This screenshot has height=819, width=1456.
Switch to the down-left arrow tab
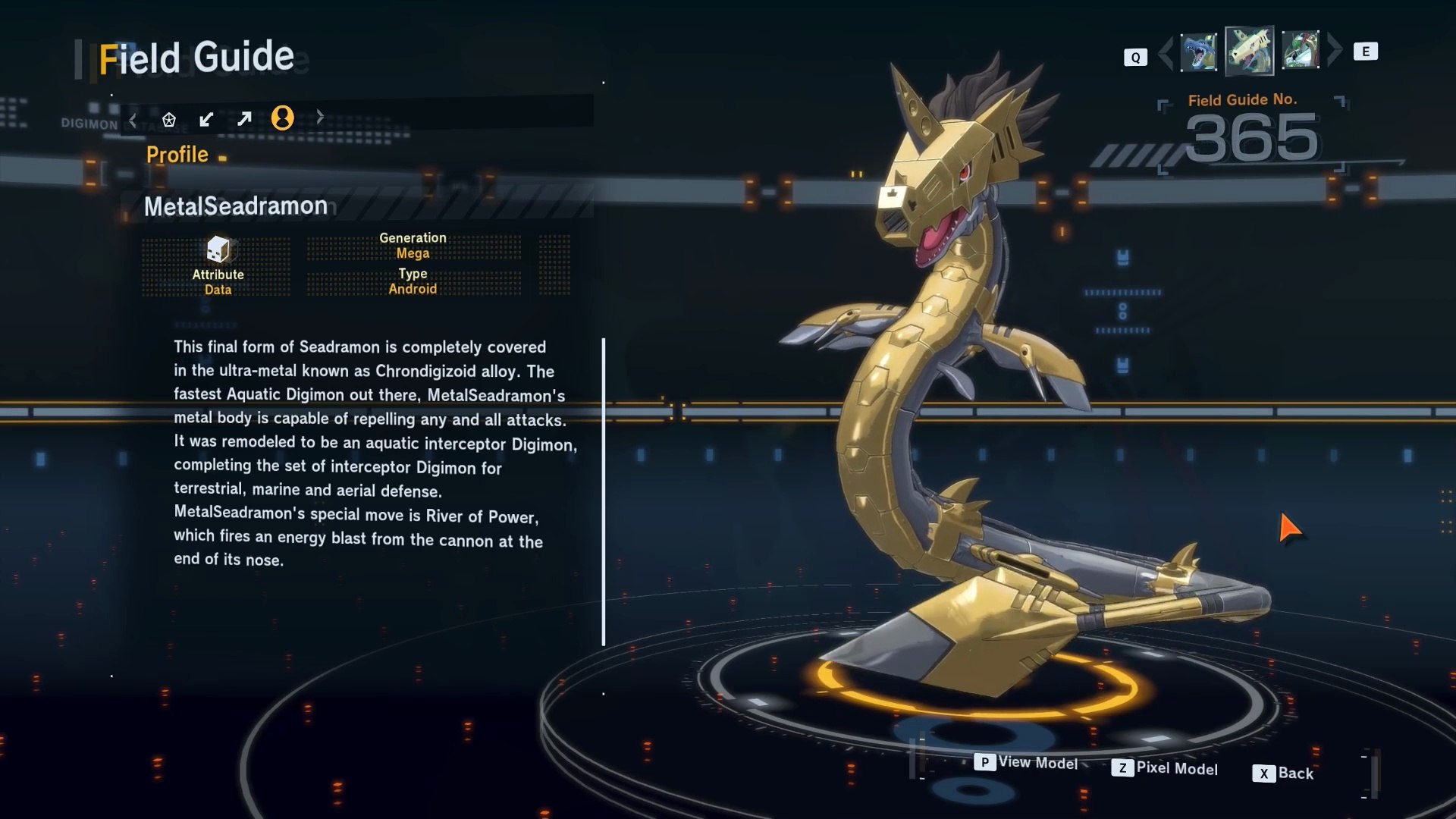click(x=206, y=119)
